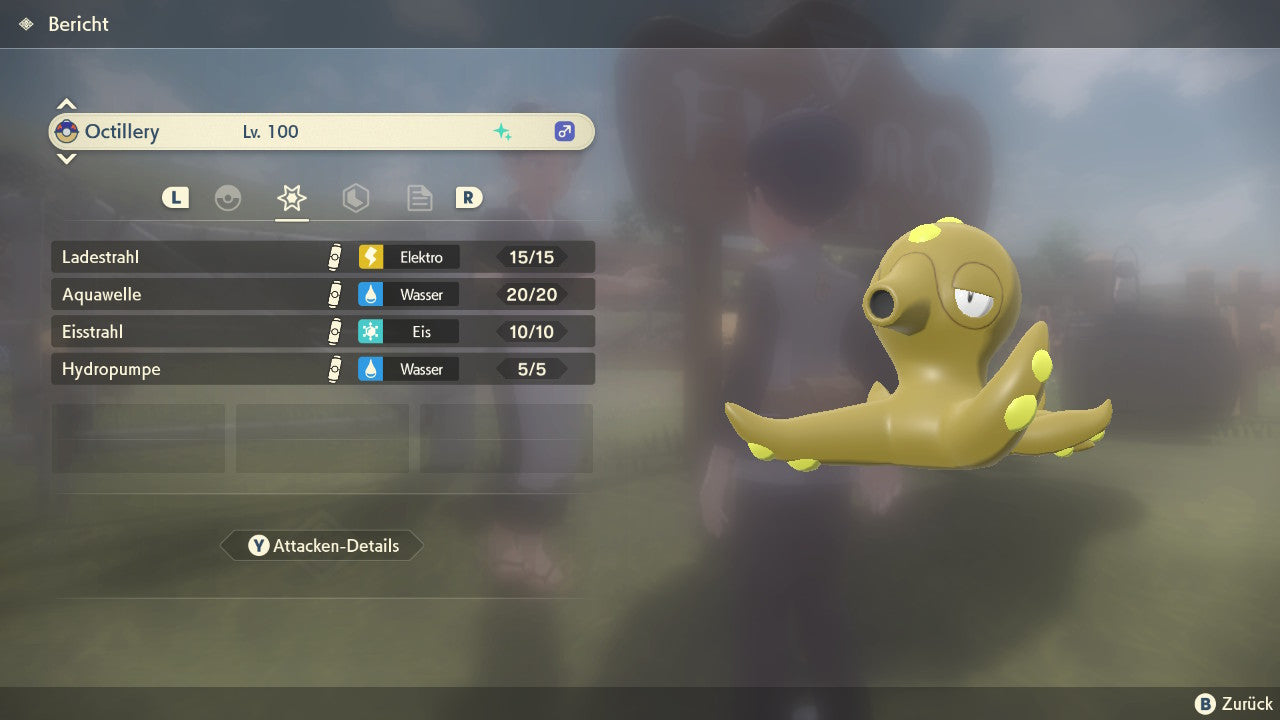Show previous Pokémon with up arrow

point(66,104)
